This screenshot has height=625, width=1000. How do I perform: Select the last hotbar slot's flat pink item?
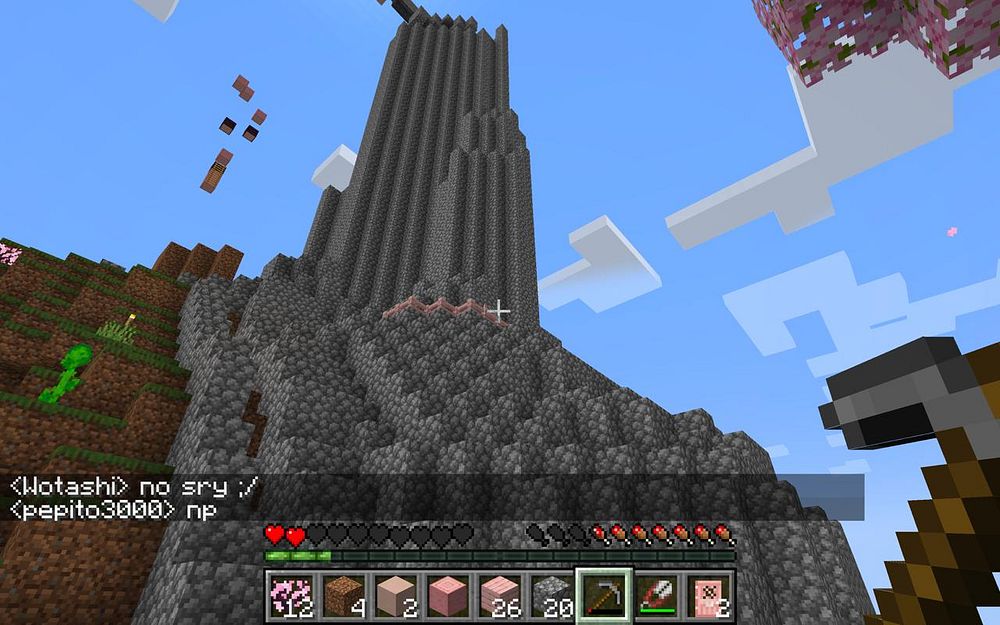point(707,594)
